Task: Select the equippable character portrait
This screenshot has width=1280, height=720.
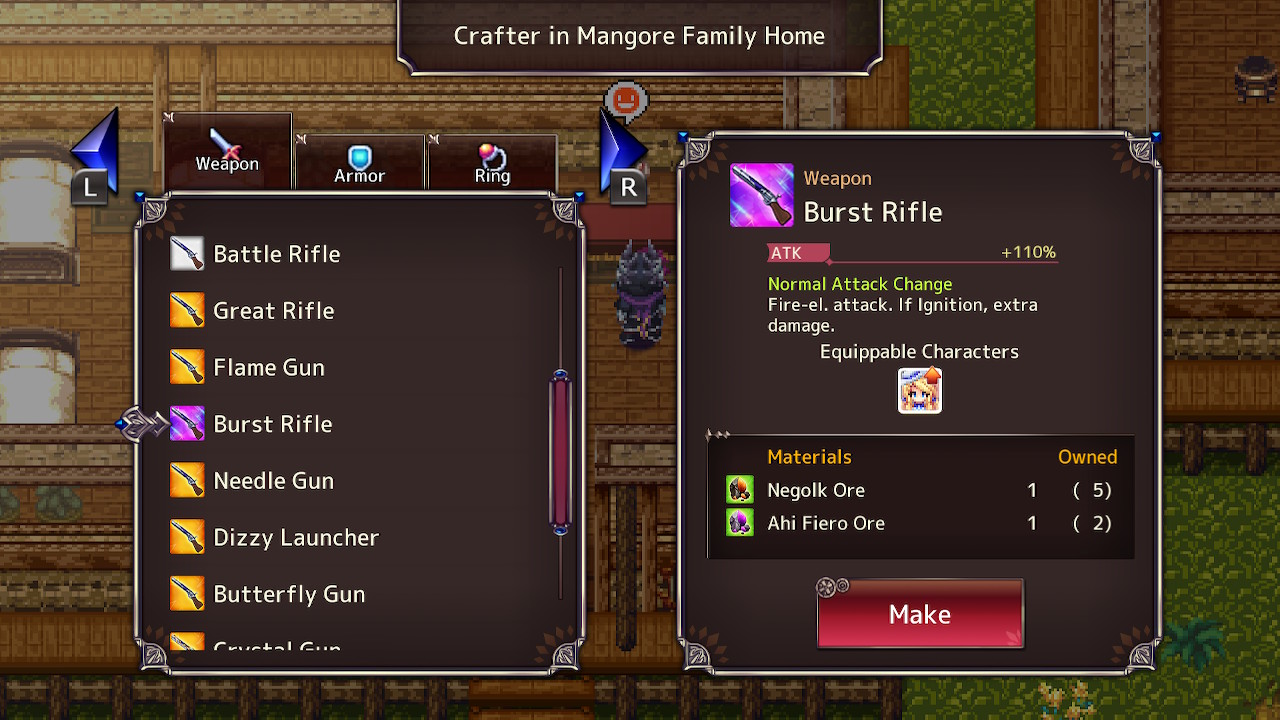Action: (x=918, y=390)
